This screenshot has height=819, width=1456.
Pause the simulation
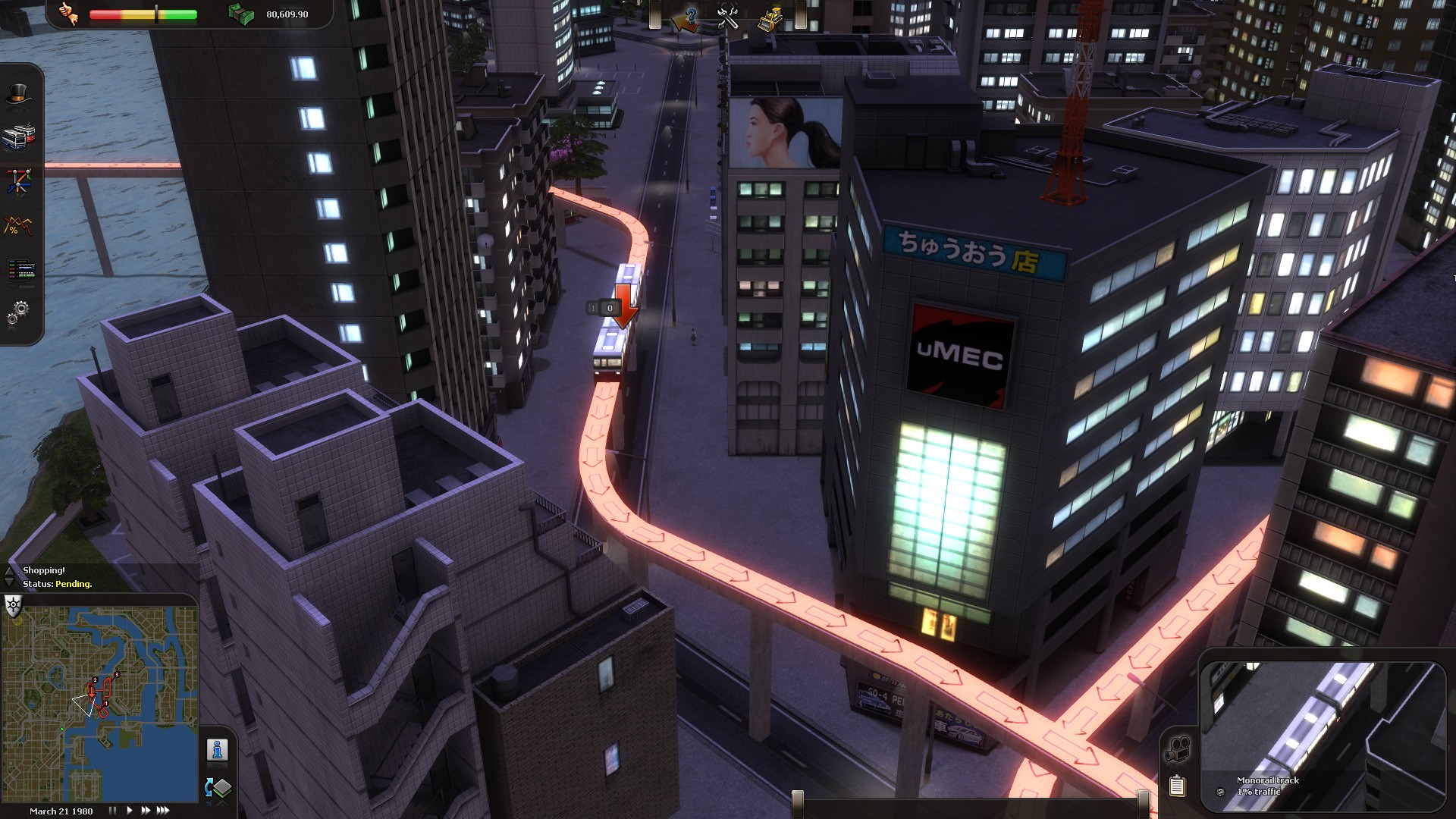(x=114, y=810)
